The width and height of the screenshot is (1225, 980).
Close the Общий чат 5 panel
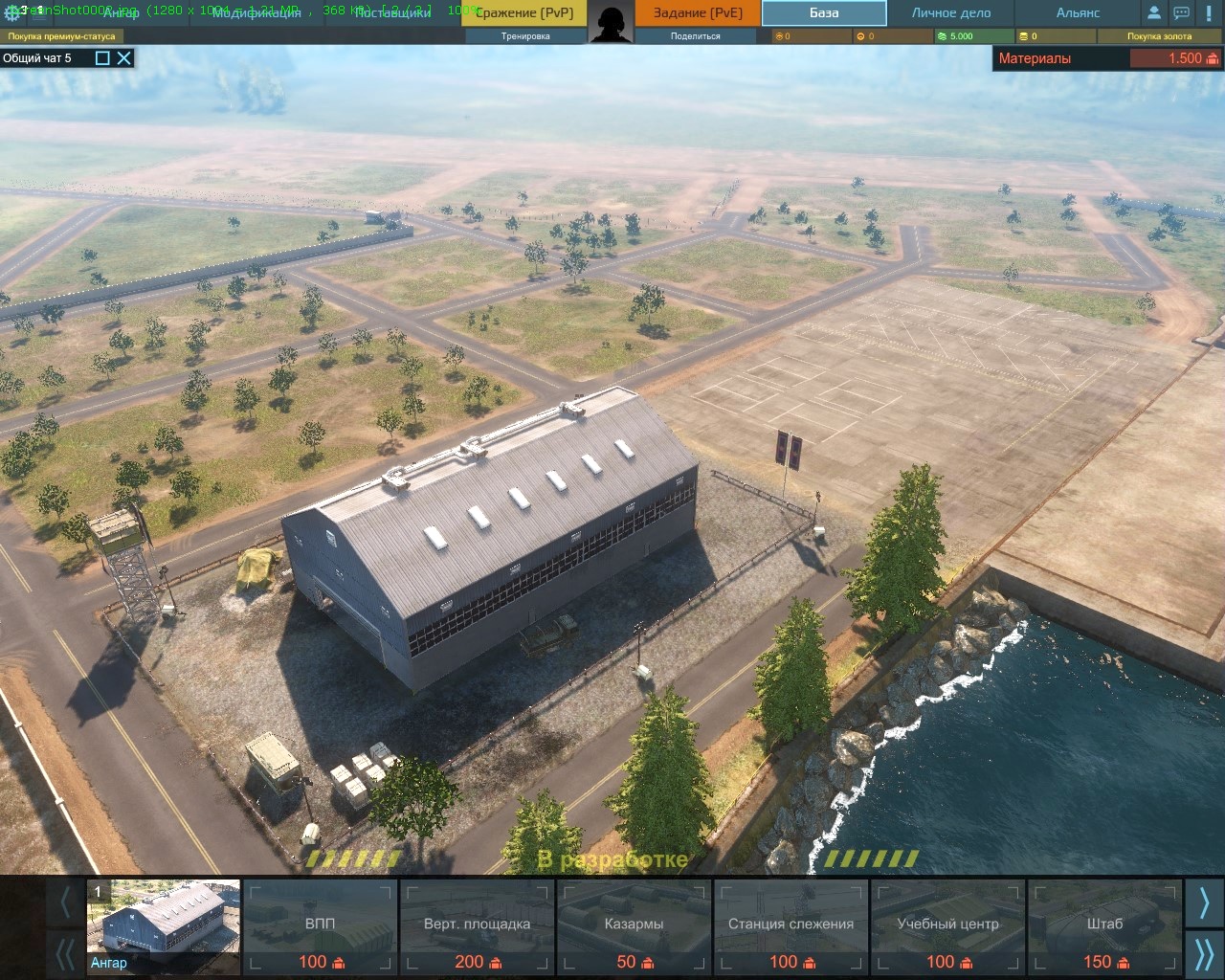pyautogui.click(x=124, y=58)
